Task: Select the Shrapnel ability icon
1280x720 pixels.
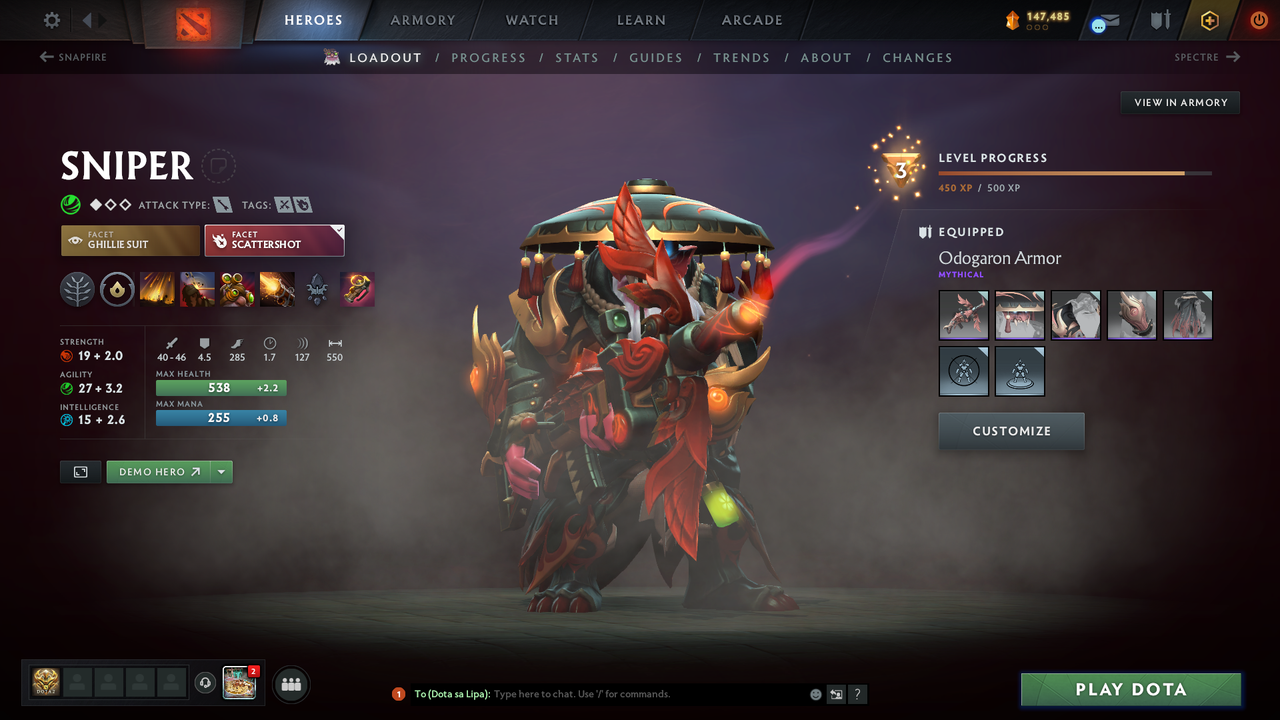Action: point(157,289)
